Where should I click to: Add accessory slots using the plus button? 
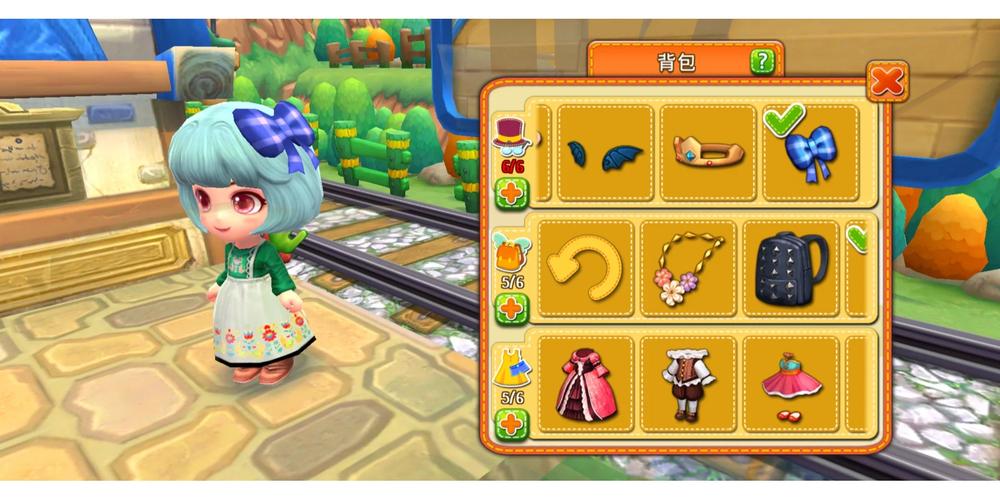tap(511, 308)
